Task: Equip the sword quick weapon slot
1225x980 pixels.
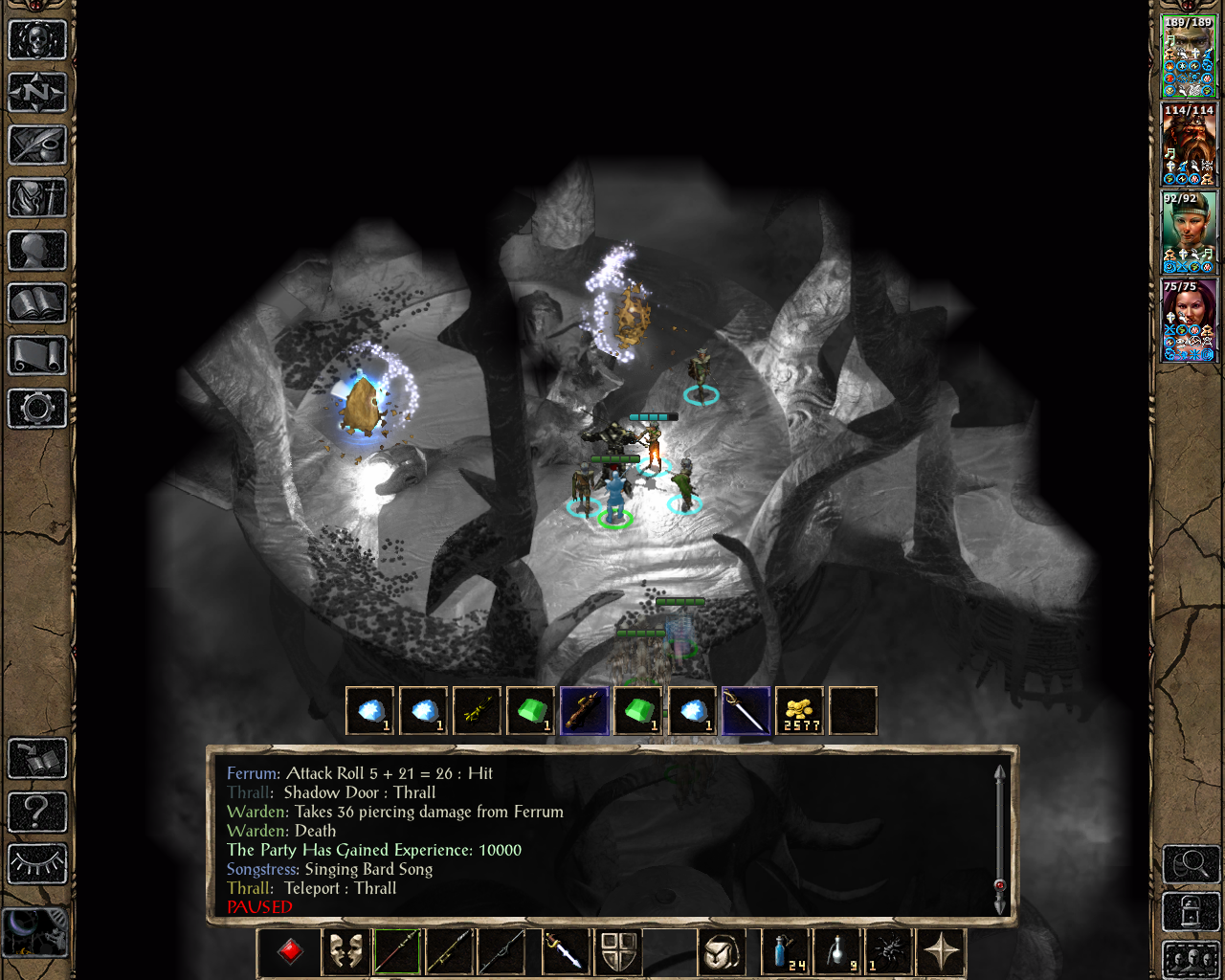Action: point(566,952)
